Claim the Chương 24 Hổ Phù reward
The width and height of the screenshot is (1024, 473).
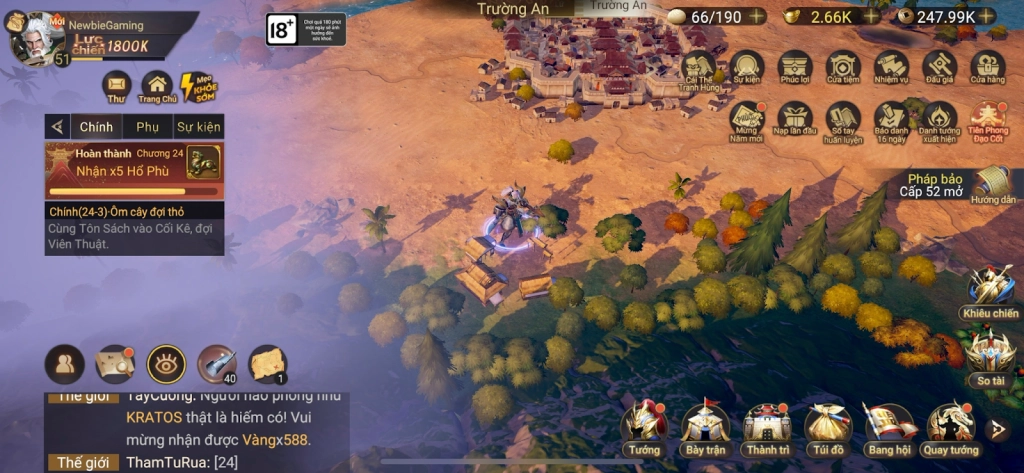204,161
